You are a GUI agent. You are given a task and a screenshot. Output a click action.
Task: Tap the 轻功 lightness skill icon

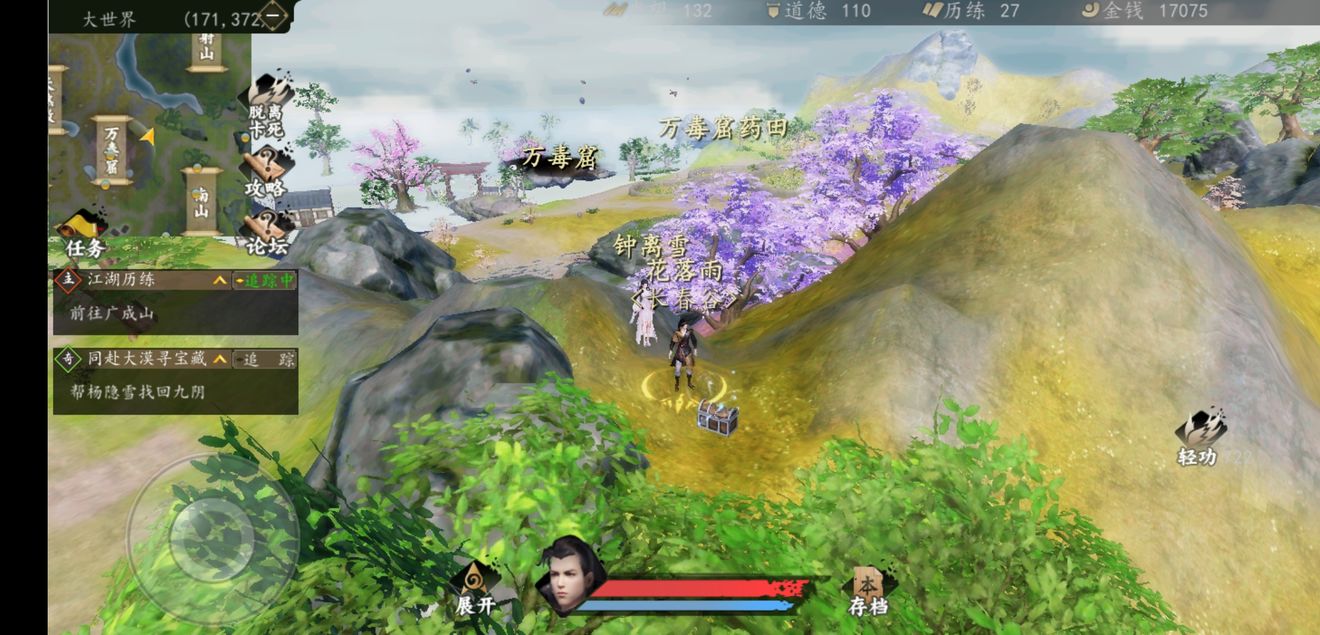point(1198,438)
